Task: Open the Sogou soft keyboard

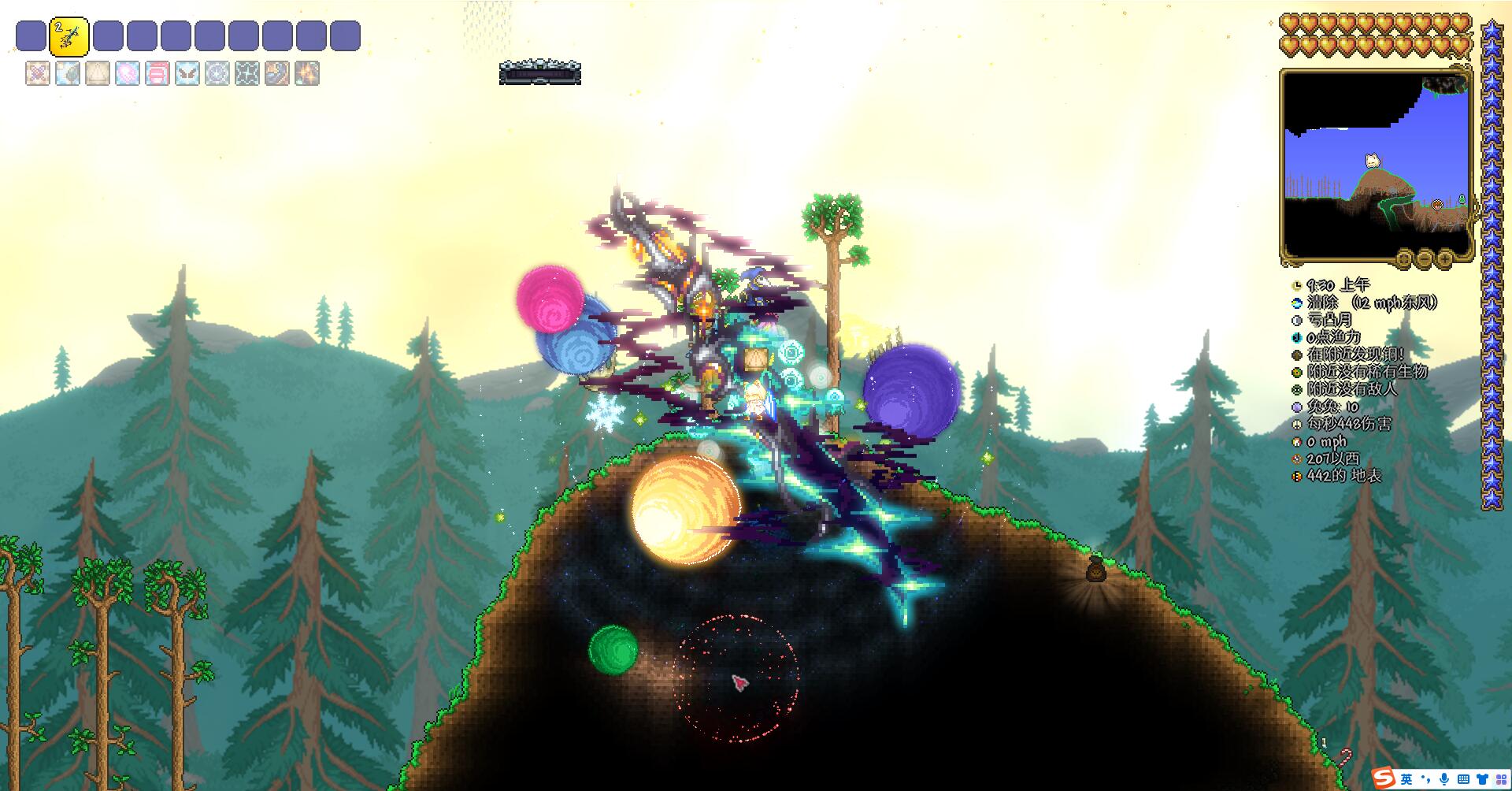Action: click(x=1463, y=779)
